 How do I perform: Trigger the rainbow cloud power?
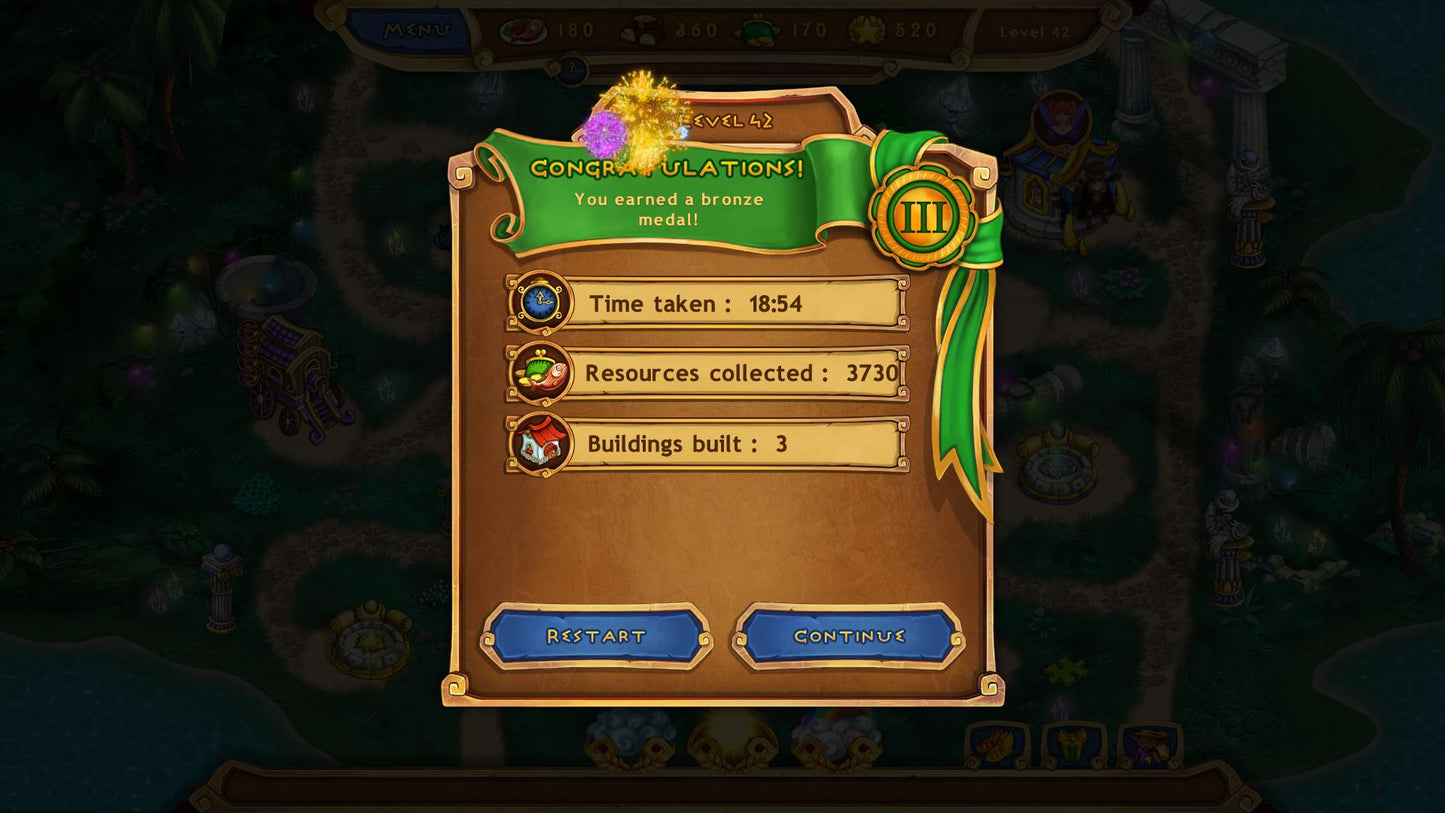coord(836,740)
